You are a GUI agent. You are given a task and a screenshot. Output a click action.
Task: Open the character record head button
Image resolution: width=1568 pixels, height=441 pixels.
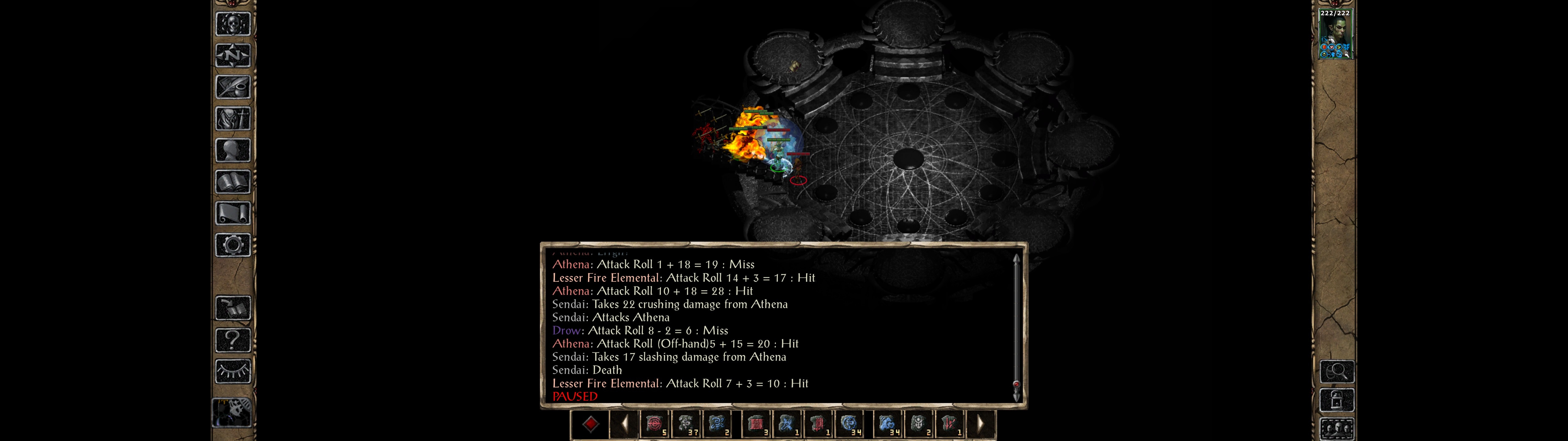click(233, 150)
